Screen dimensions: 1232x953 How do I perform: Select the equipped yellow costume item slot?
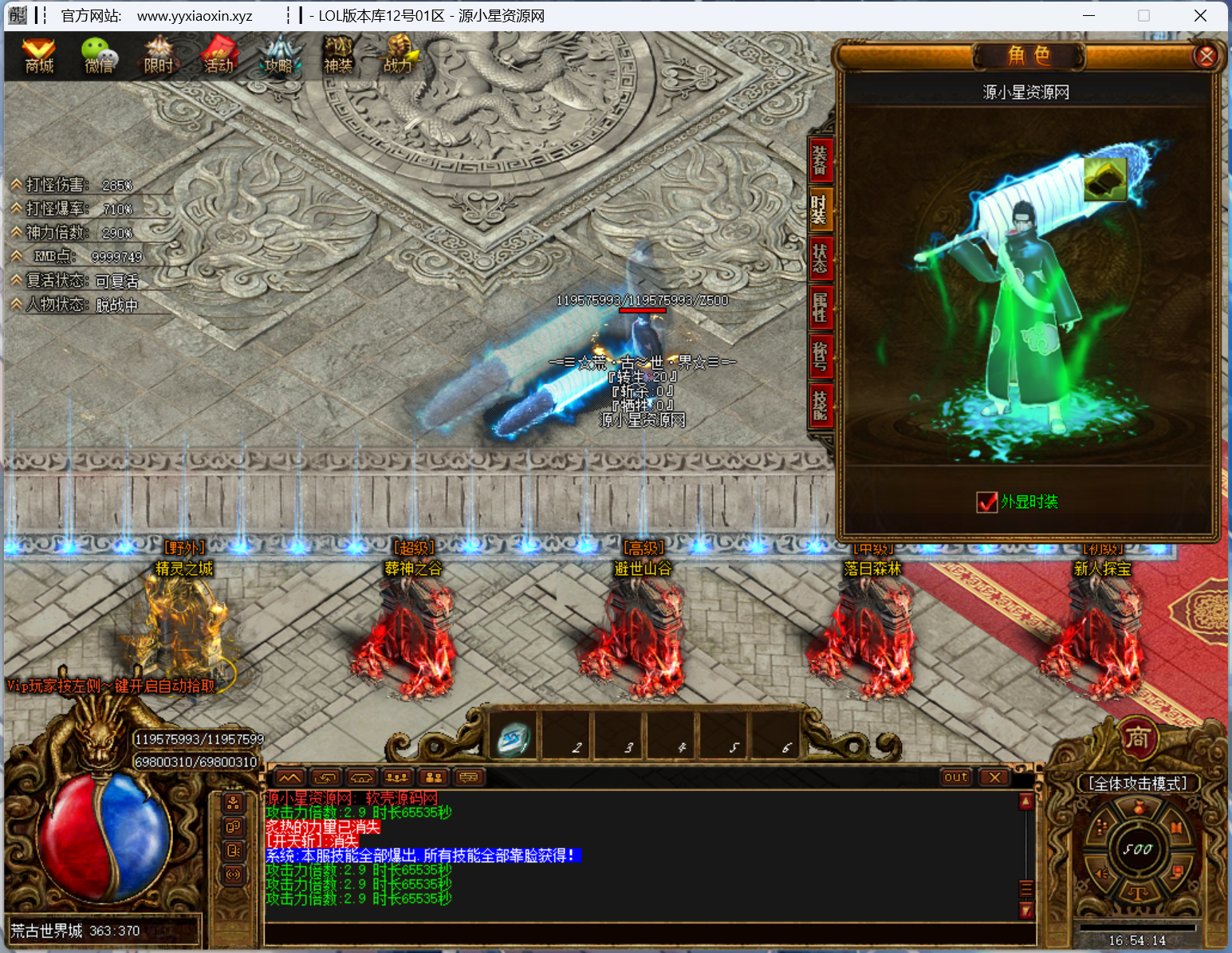[1104, 179]
